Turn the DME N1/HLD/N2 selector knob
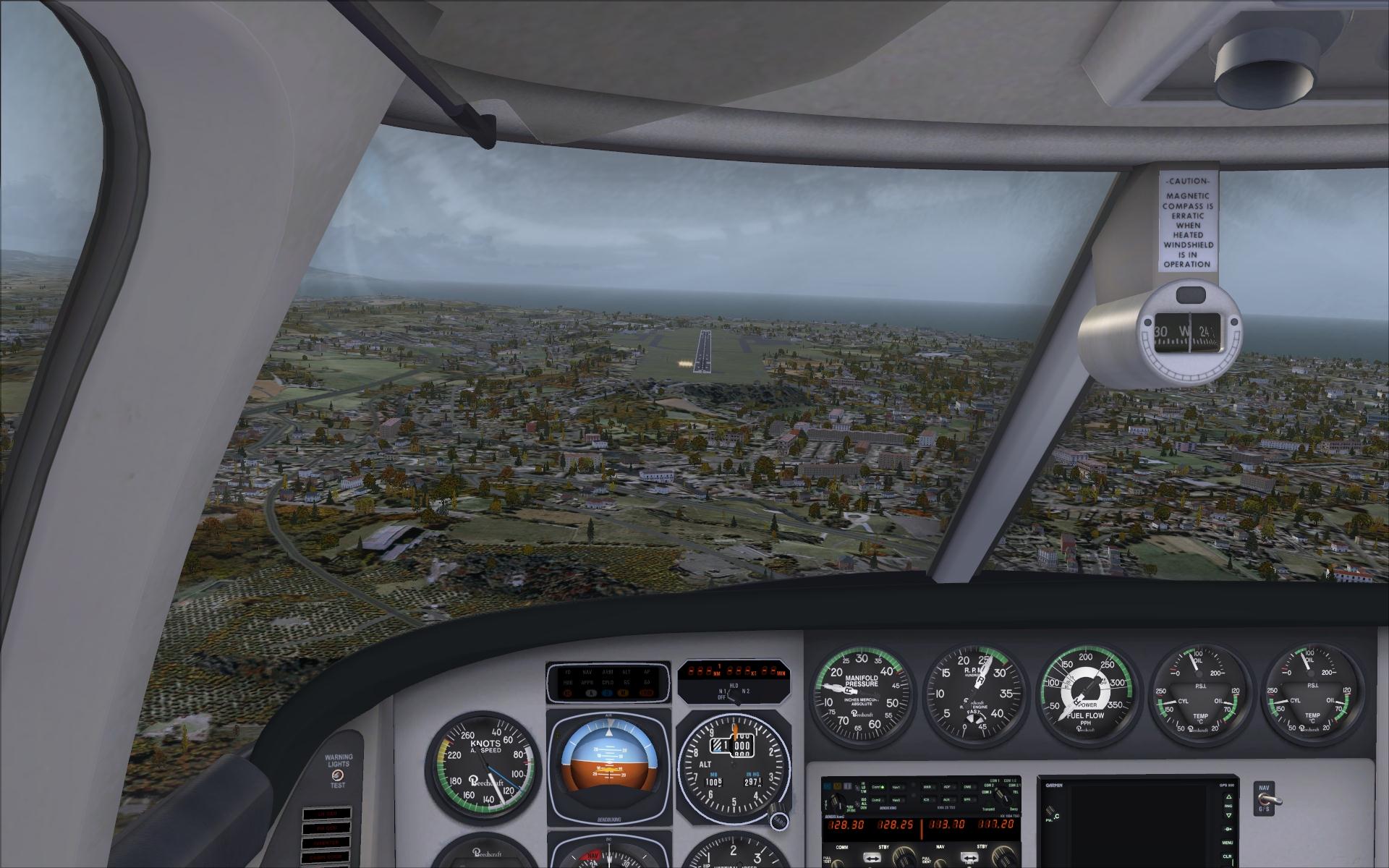This screenshot has width=1389, height=868. coord(734,698)
